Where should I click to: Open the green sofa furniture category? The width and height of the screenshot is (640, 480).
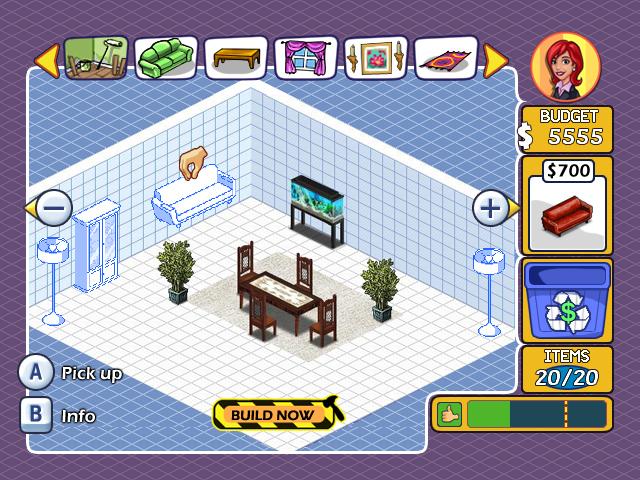[166, 58]
